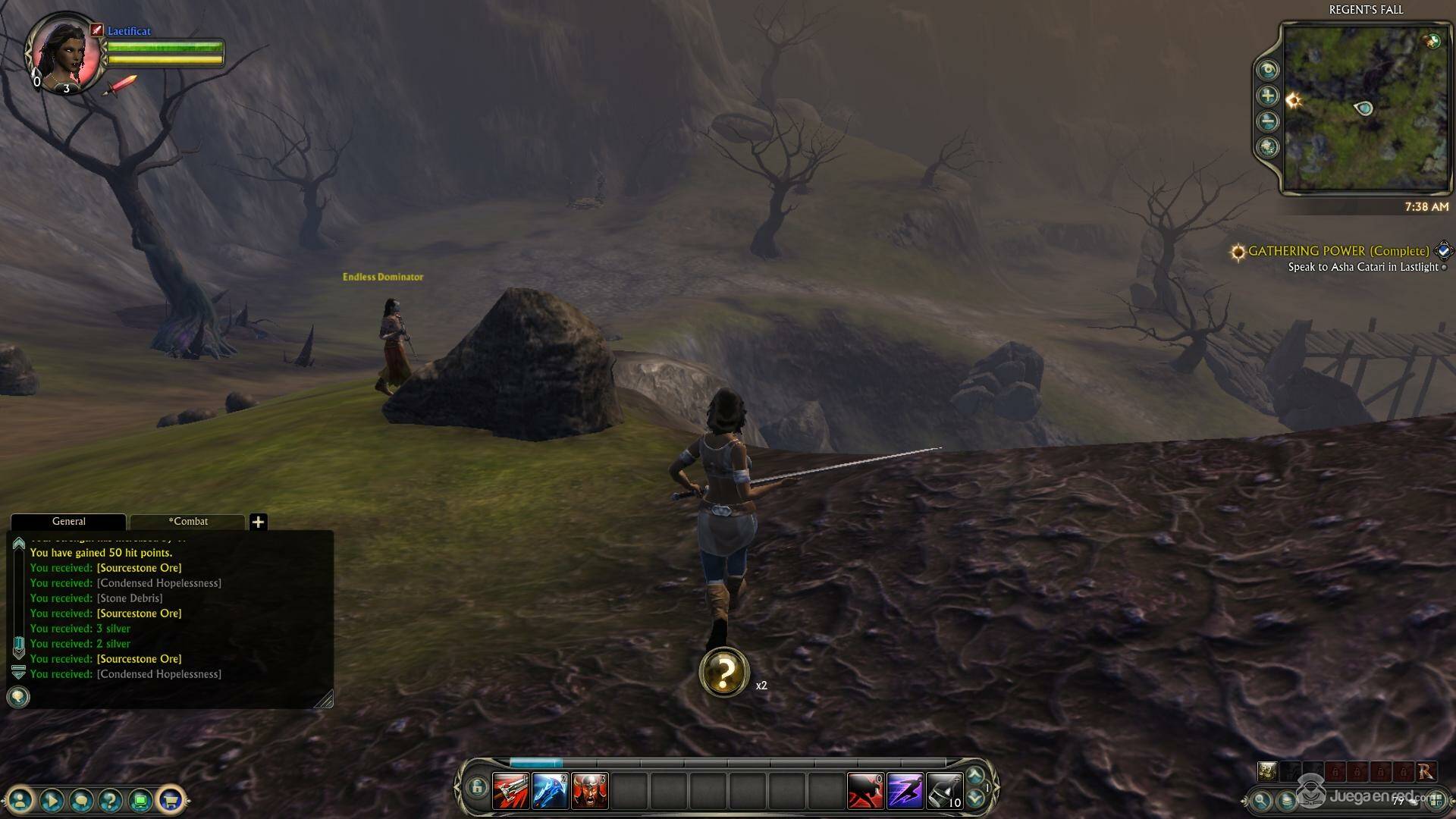This screenshot has width=1456, height=819.
Task: Use the charging bull ability
Action: [865, 792]
